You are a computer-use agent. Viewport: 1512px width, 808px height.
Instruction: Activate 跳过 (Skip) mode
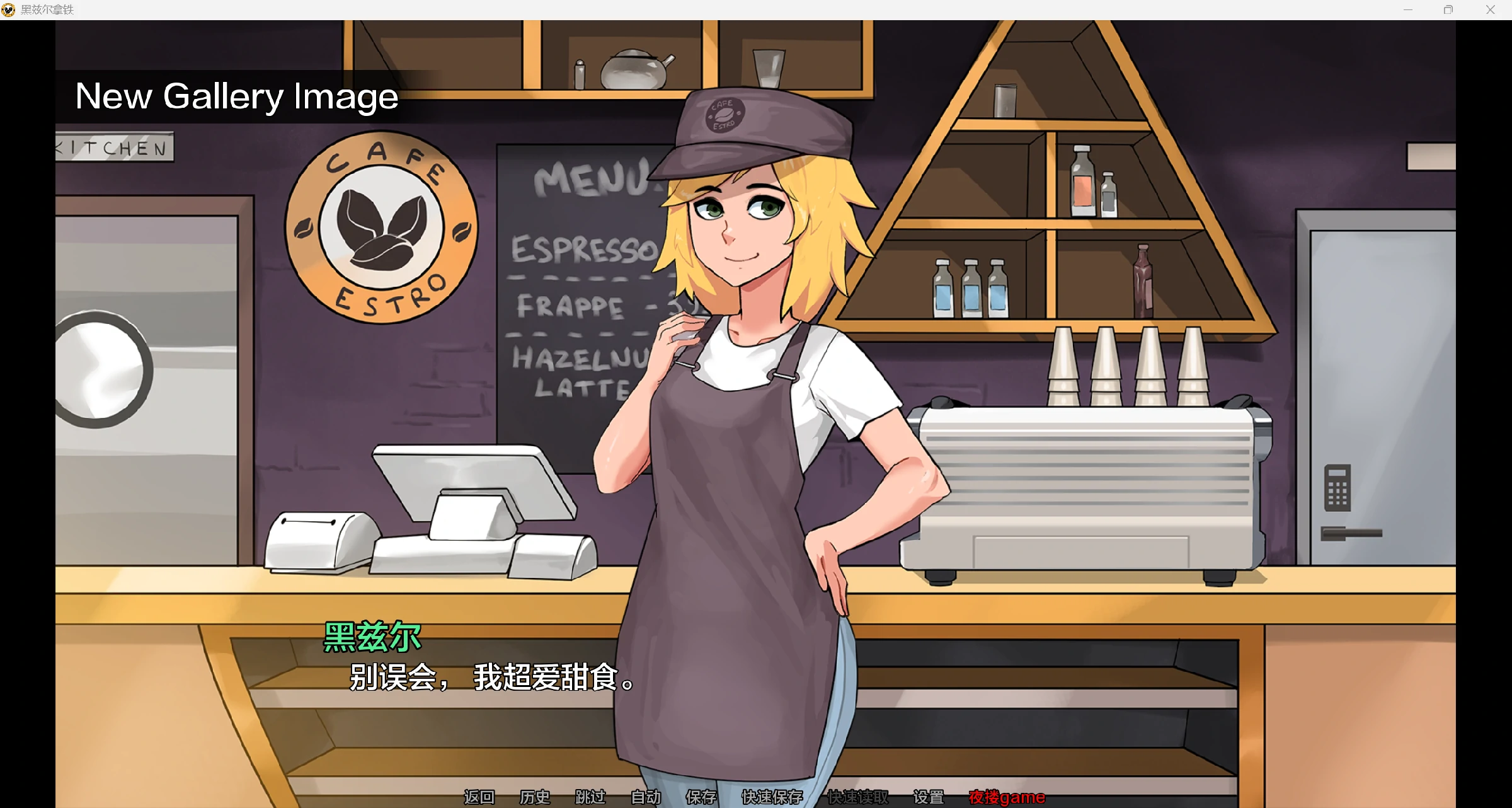tap(590, 797)
